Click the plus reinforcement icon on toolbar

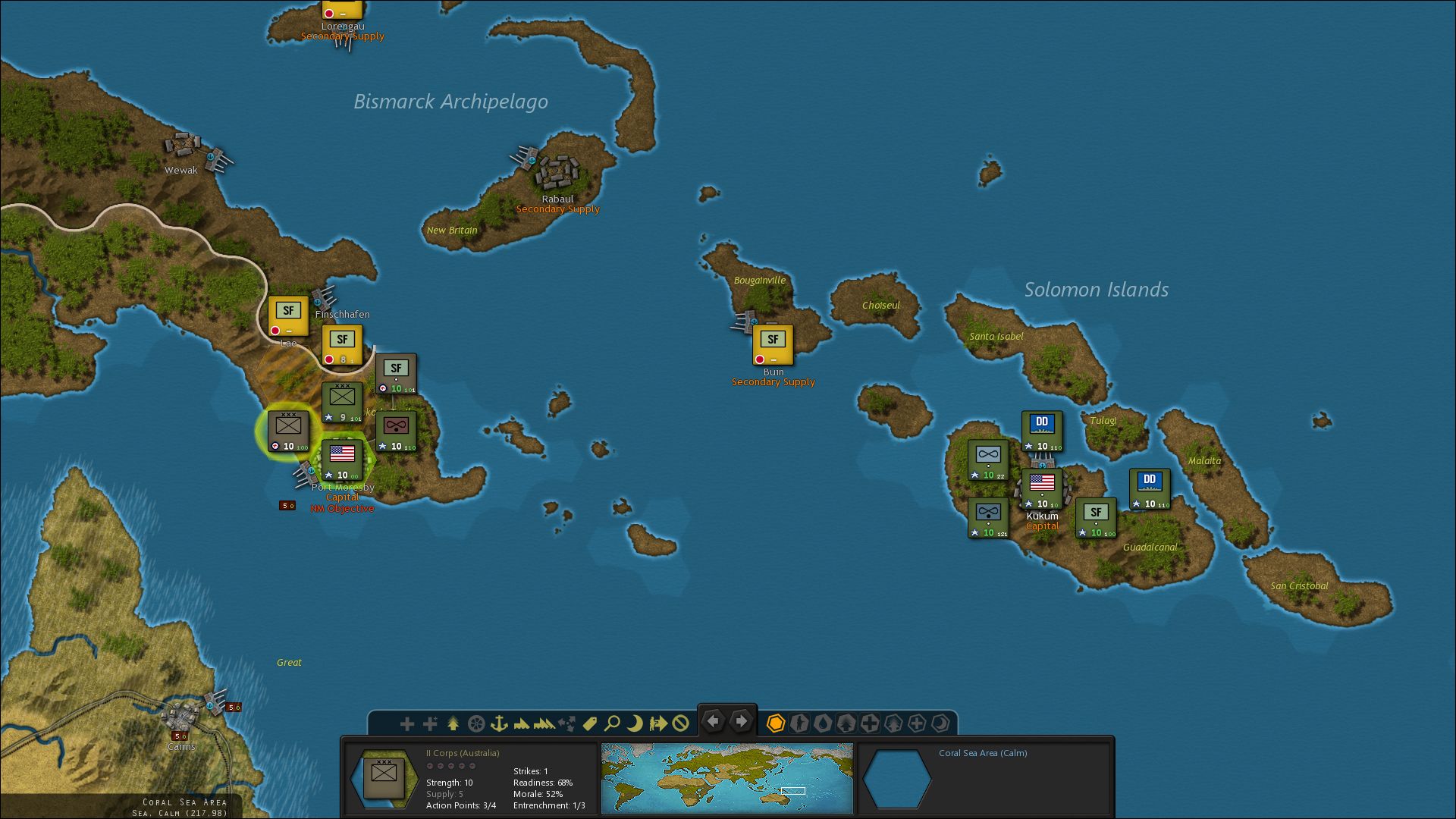pos(407,723)
